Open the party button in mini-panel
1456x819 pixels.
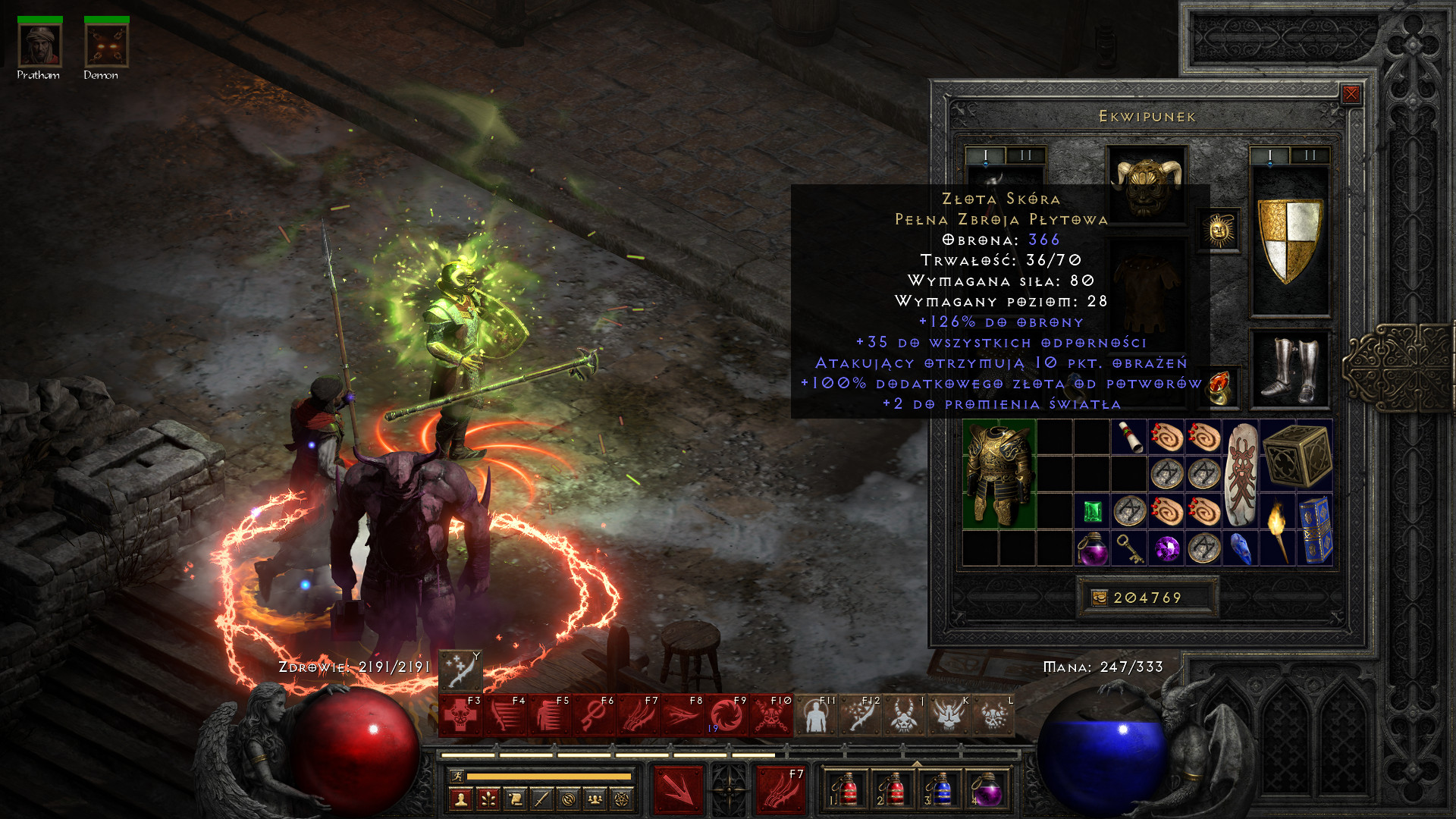pyautogui.click(x=595, y=799)
